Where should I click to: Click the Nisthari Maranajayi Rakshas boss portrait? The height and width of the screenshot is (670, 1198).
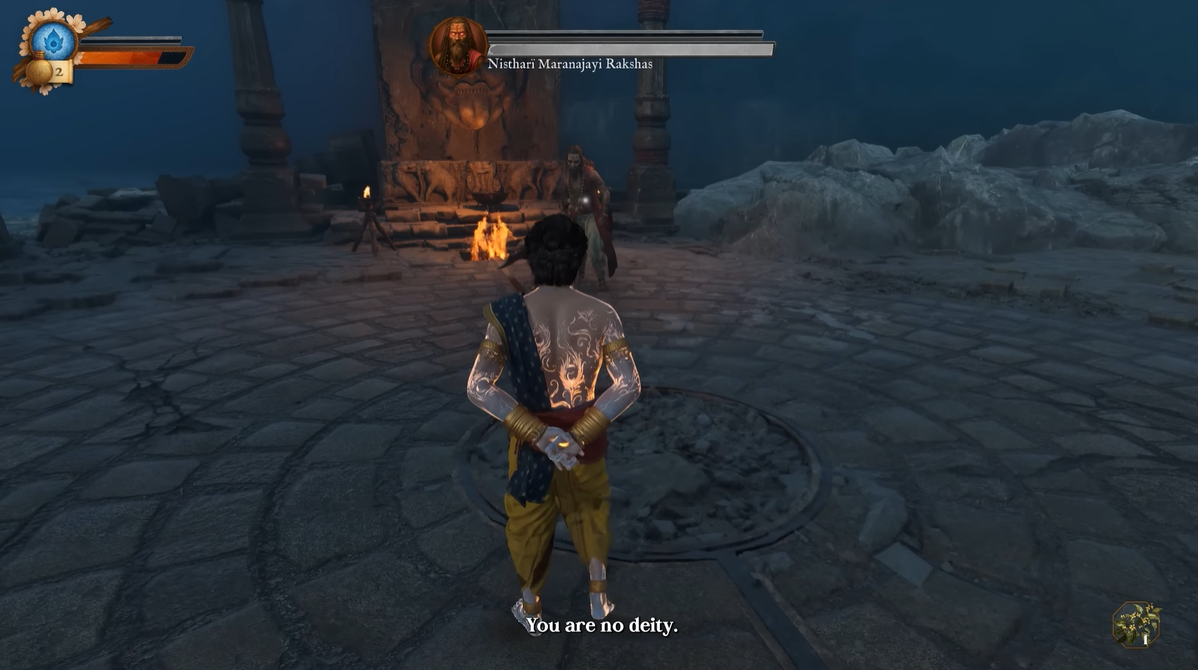coord(458,45)
